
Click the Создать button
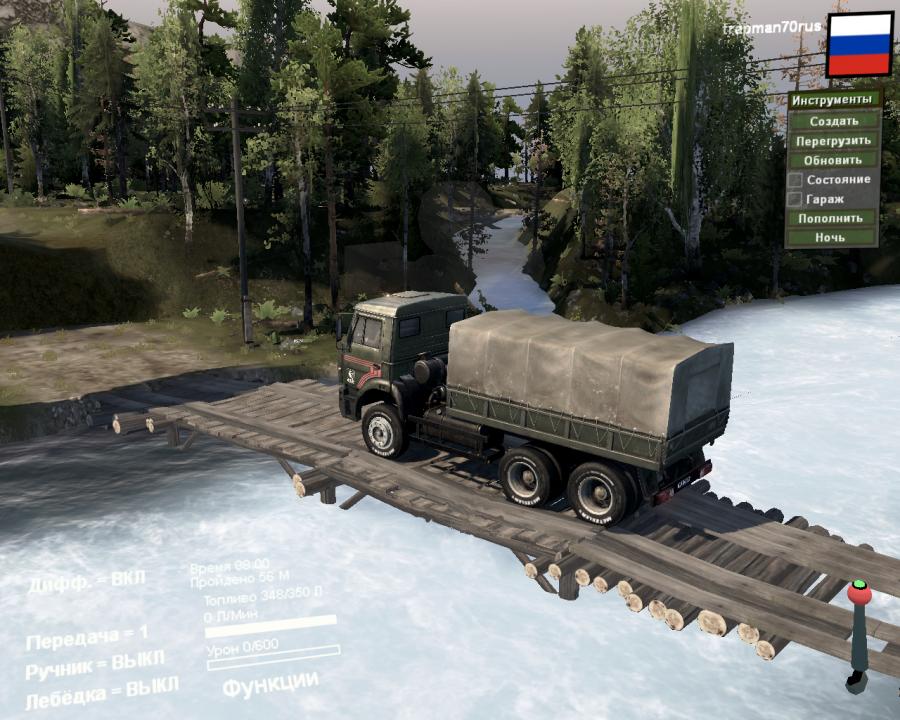pos(834,121)
